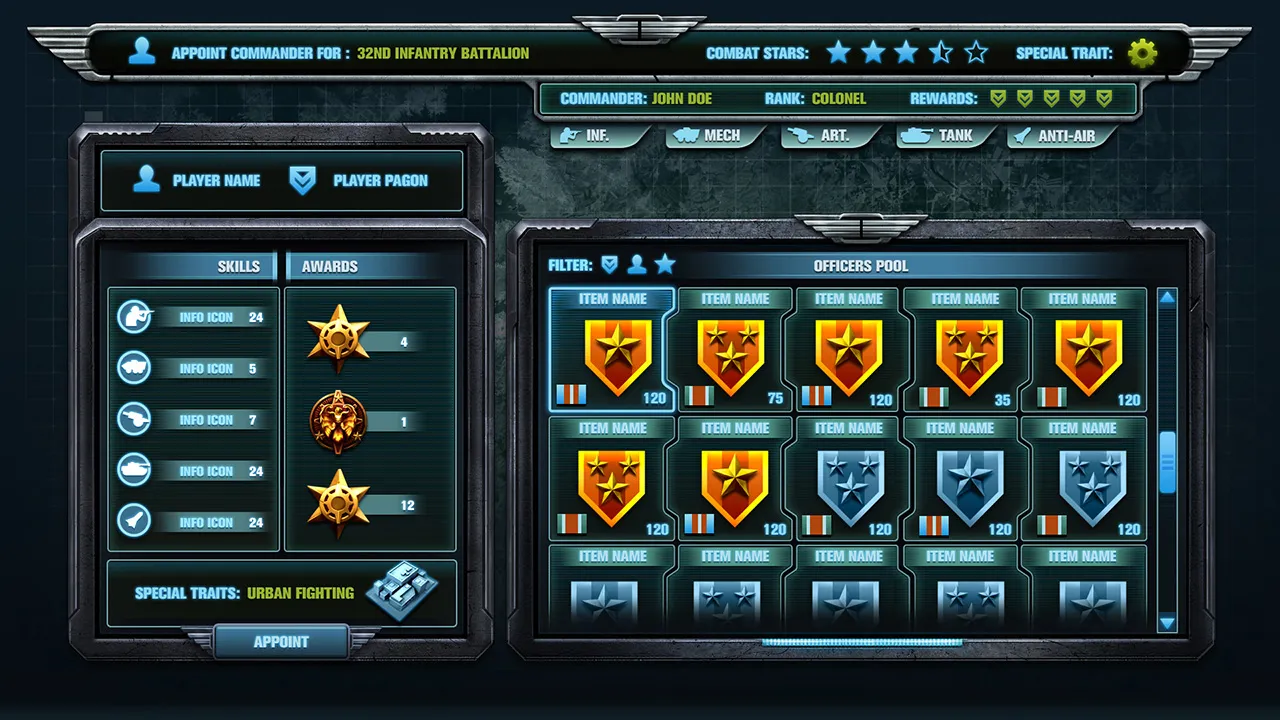Select the highlighted gold officer card

[613, 350]
